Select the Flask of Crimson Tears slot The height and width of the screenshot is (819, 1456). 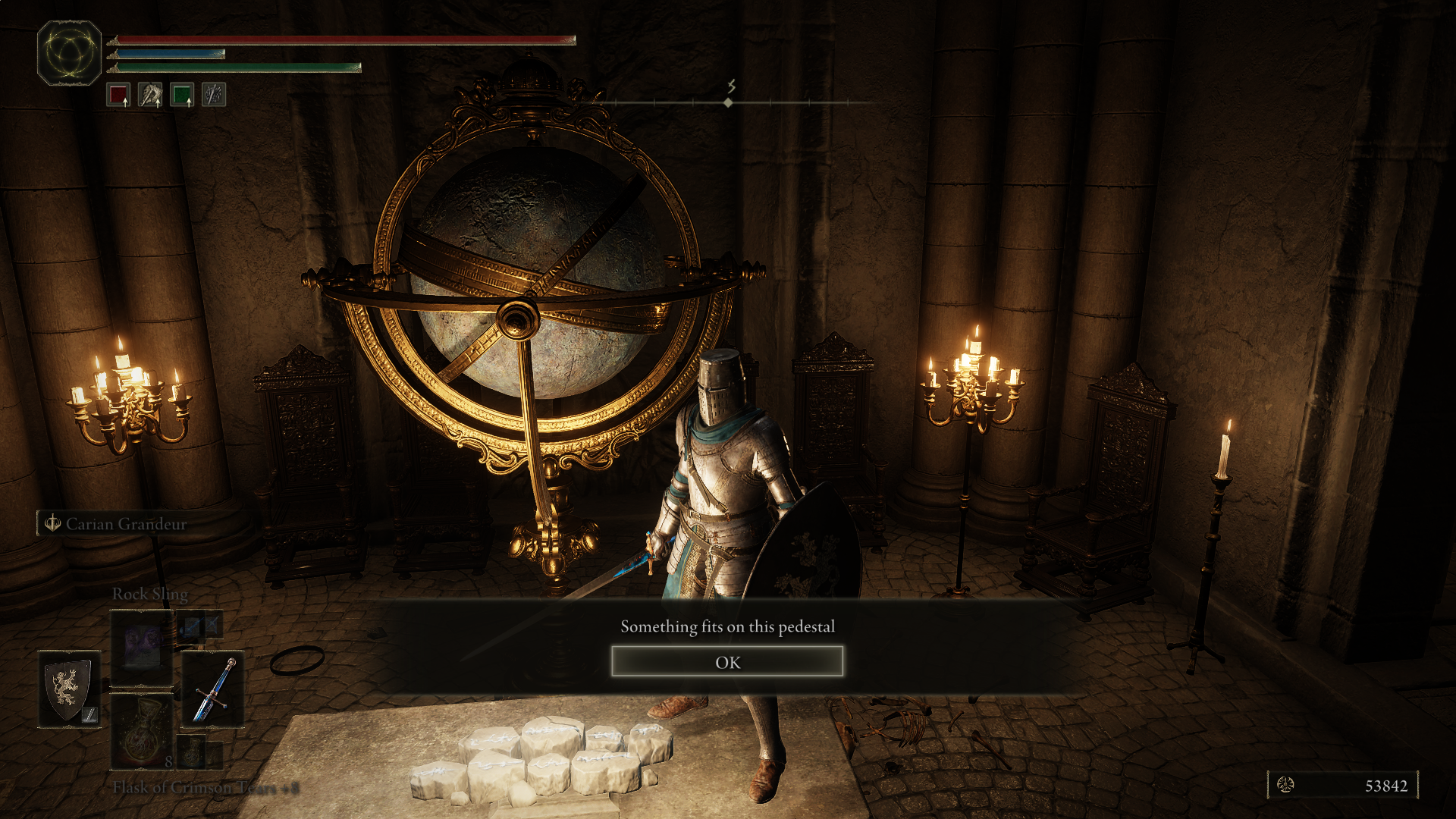click(x=142, y=732)
